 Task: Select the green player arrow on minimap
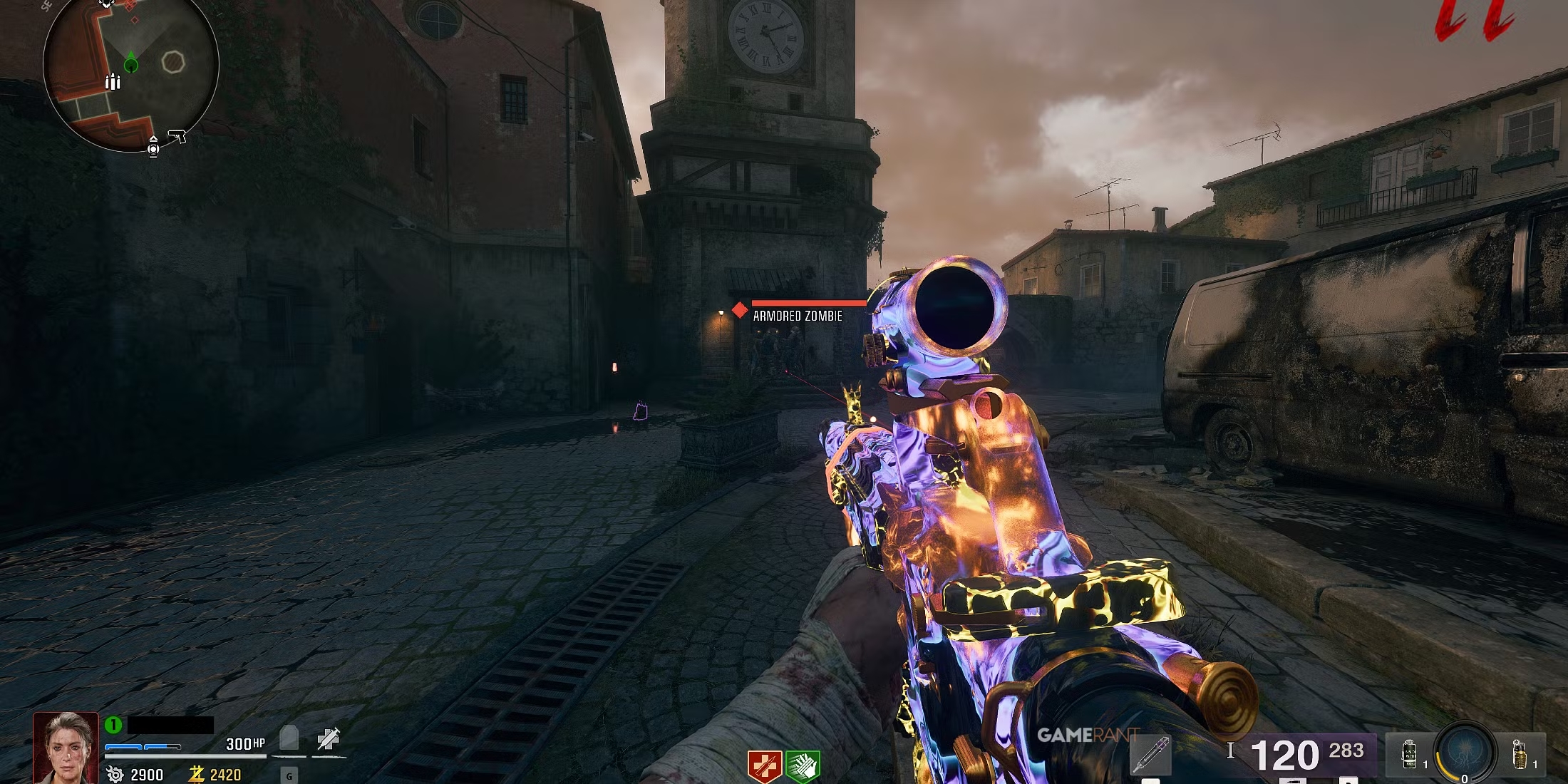(x=131, y=64)
